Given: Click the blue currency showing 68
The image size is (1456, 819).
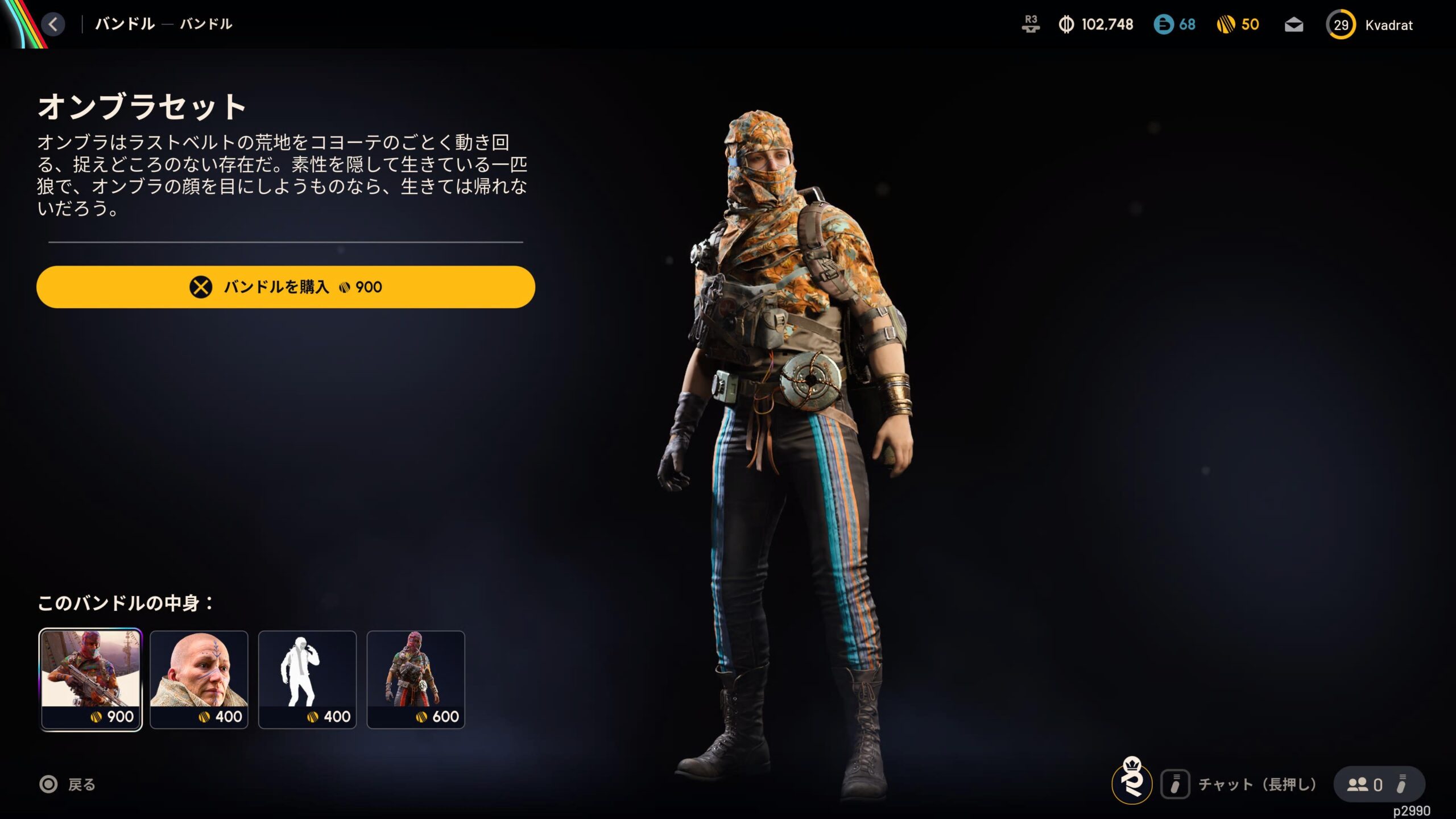Looking at the screenshot, I should 1174,24.
